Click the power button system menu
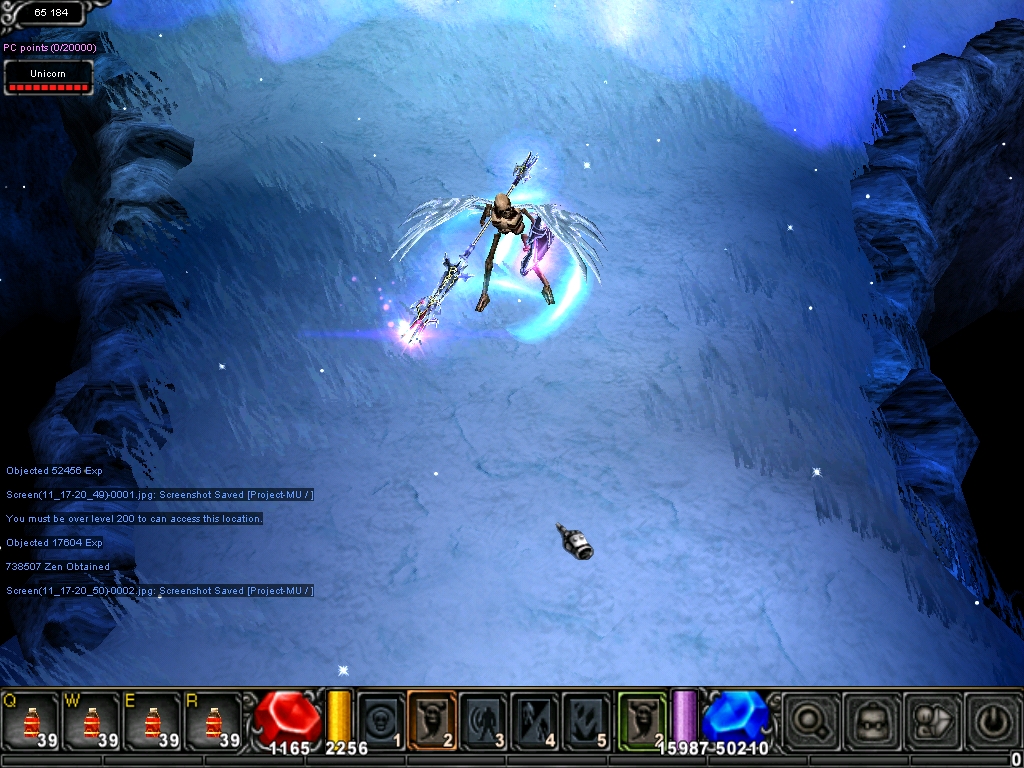 click(x=991, y=722)
